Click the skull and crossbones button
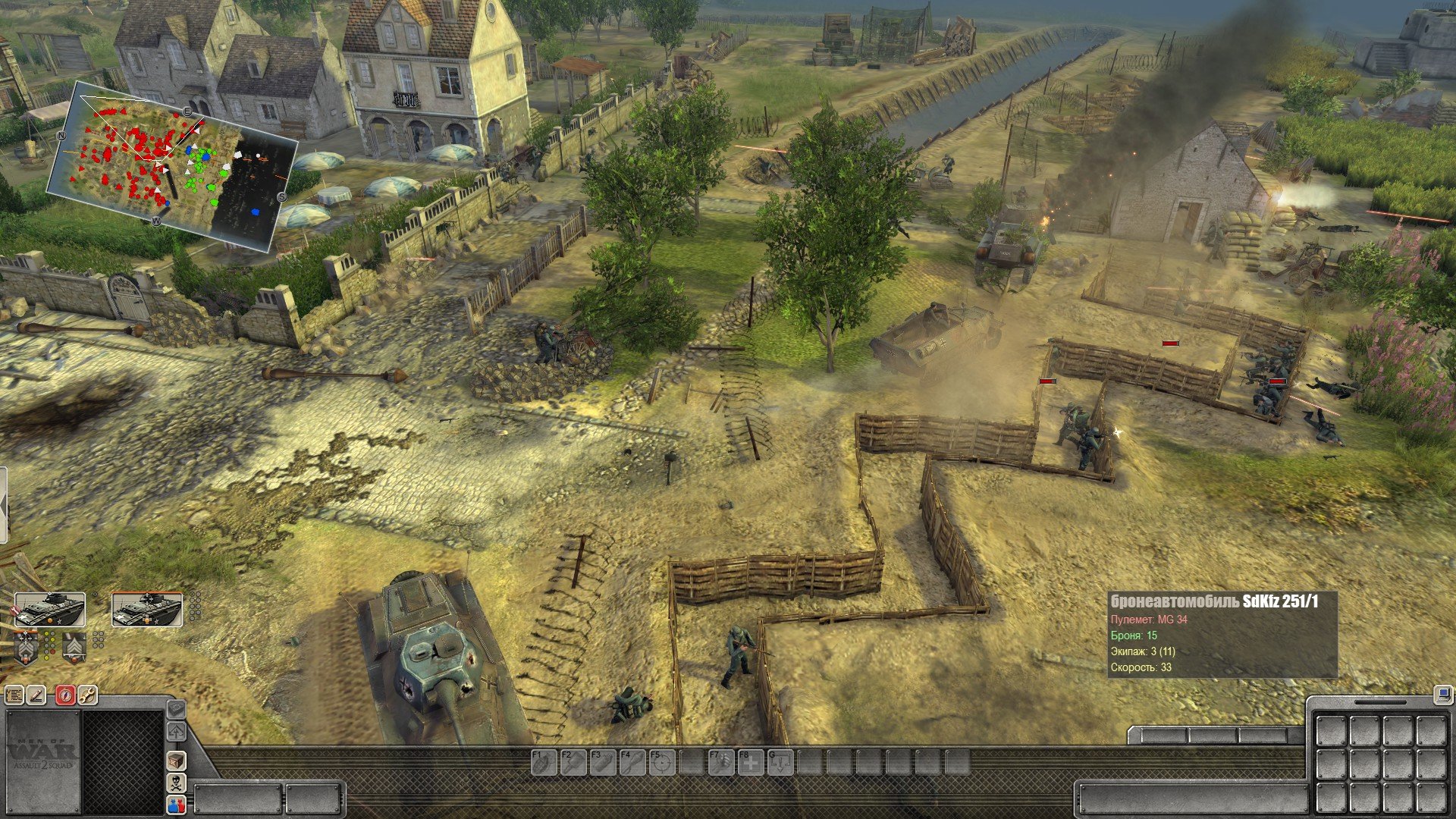The height and width of the screenshot is (819, 1456). [x=176, y=783]
